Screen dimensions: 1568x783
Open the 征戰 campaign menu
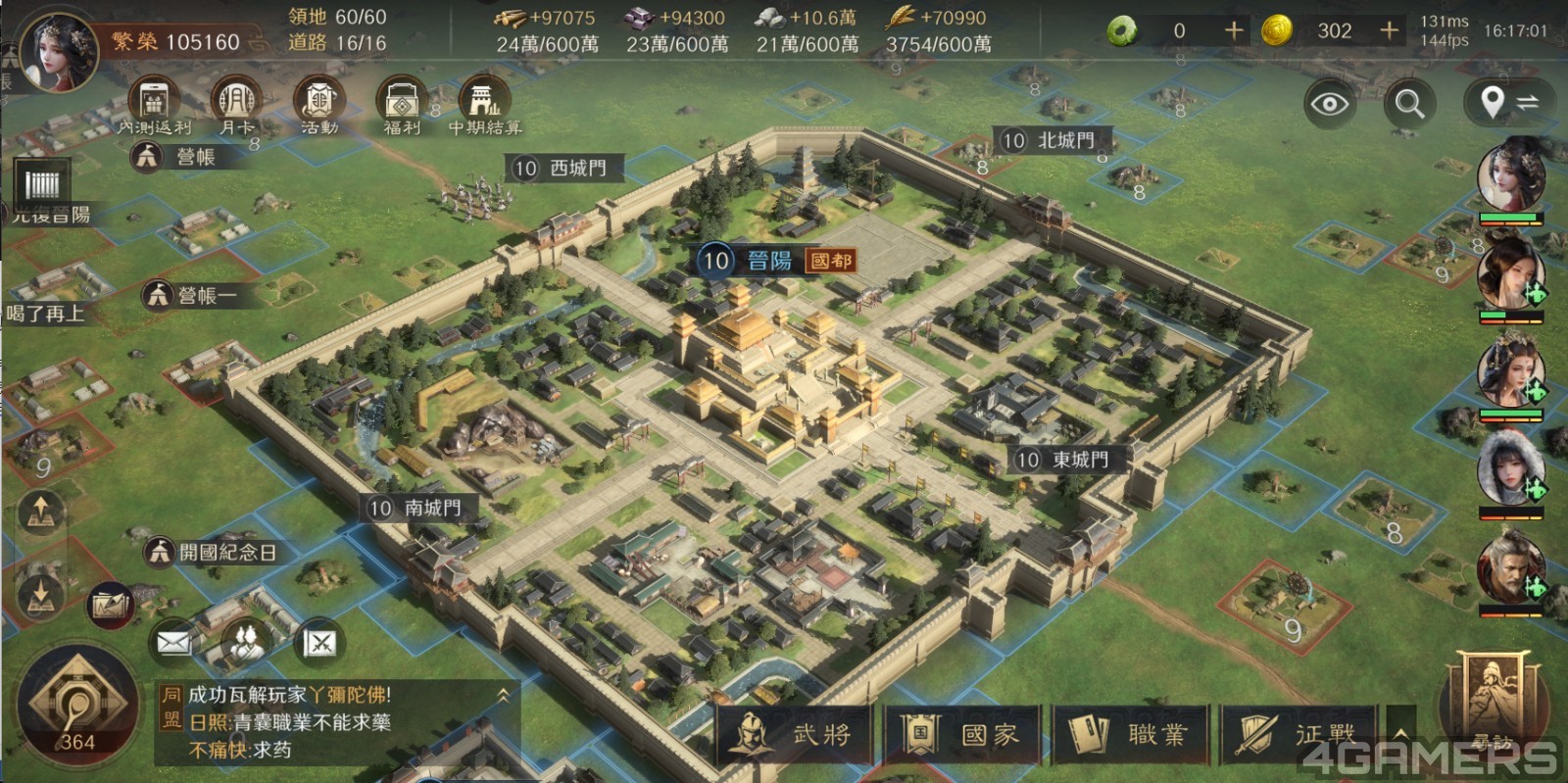[1298, 734]
